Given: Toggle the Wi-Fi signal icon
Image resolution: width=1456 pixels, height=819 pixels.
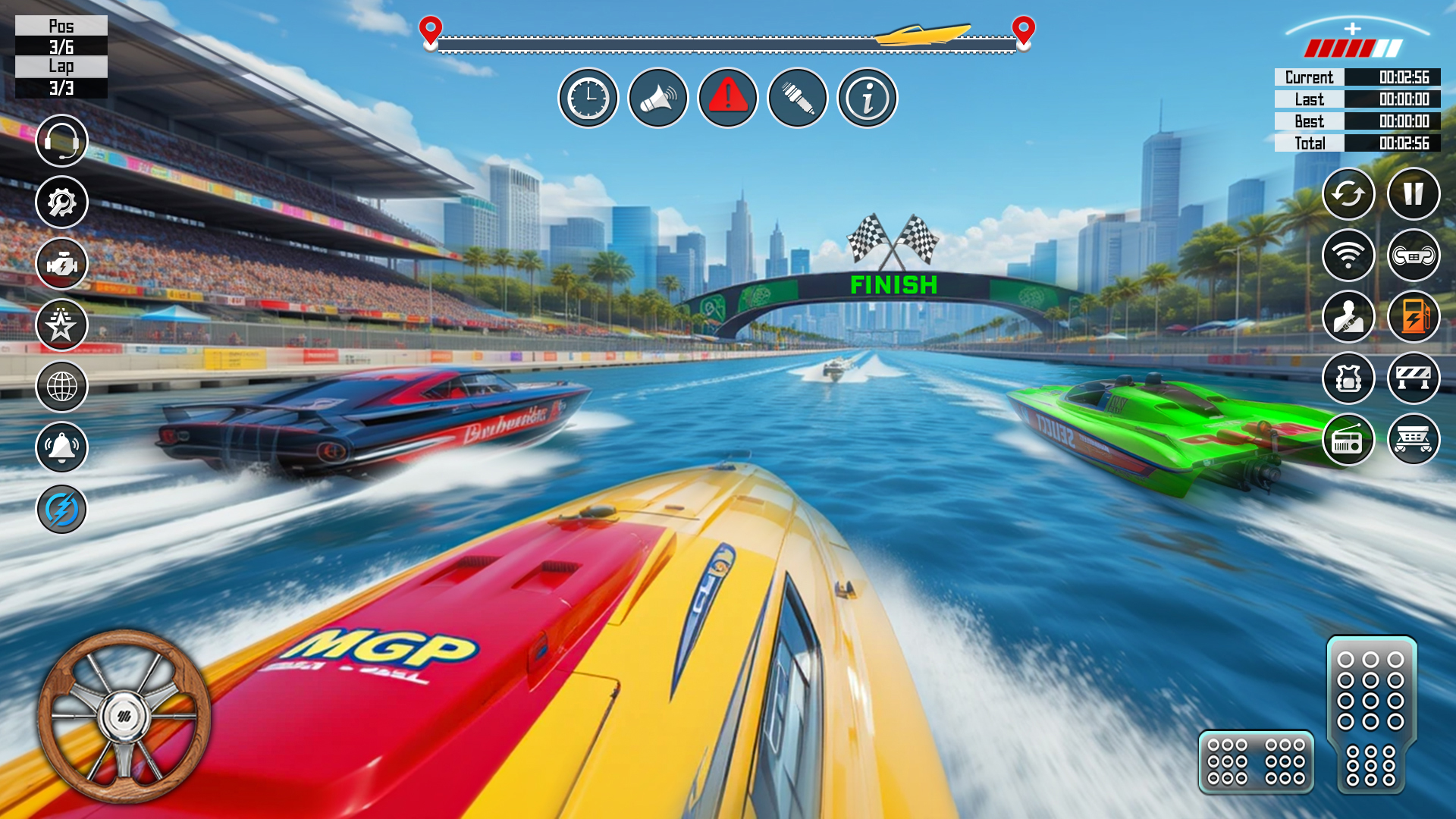Looking at the screenshot, I should click(x=1348, y=256).
